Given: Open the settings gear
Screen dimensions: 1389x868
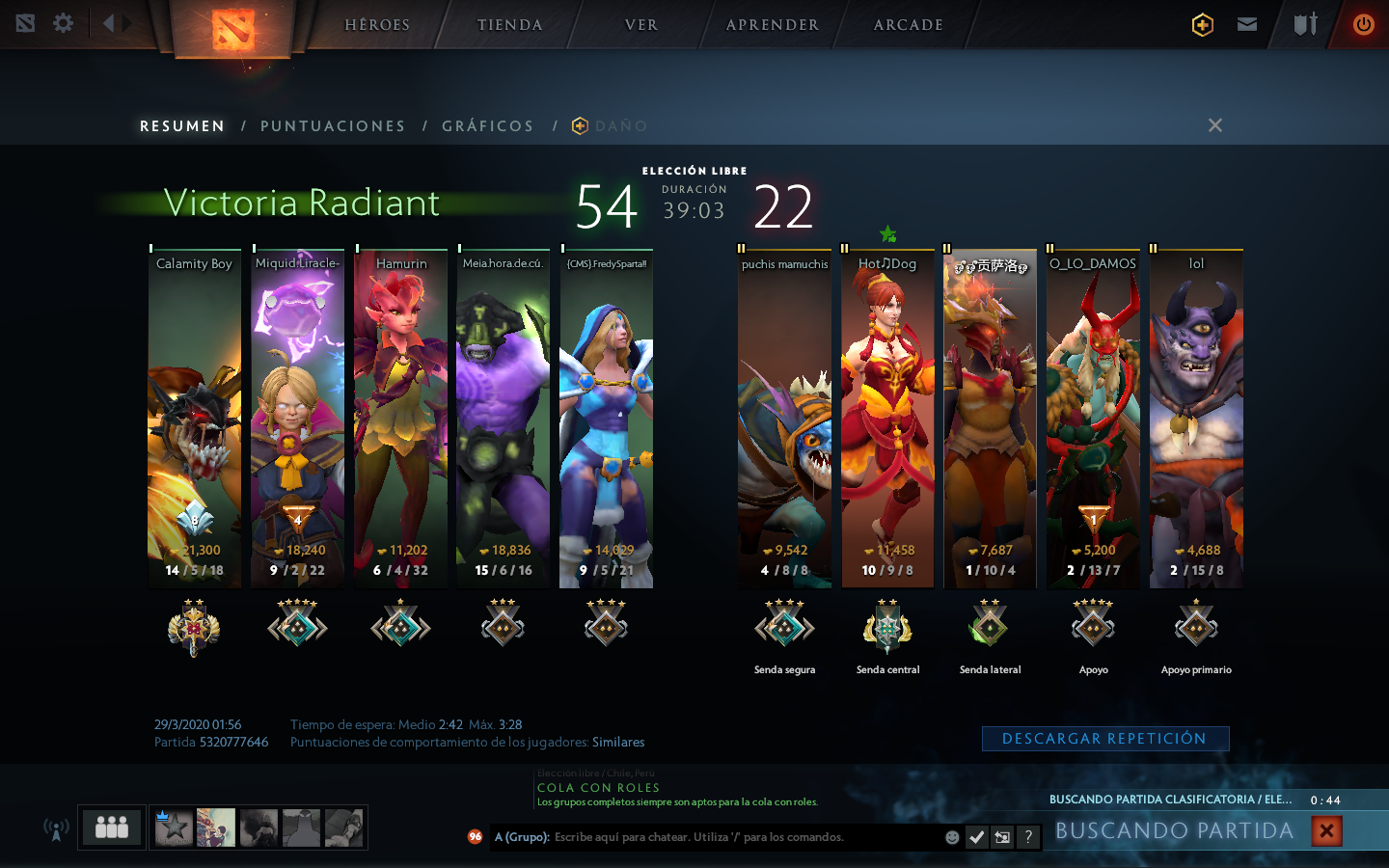Looking at the screenshot, I should click(64, 23).
